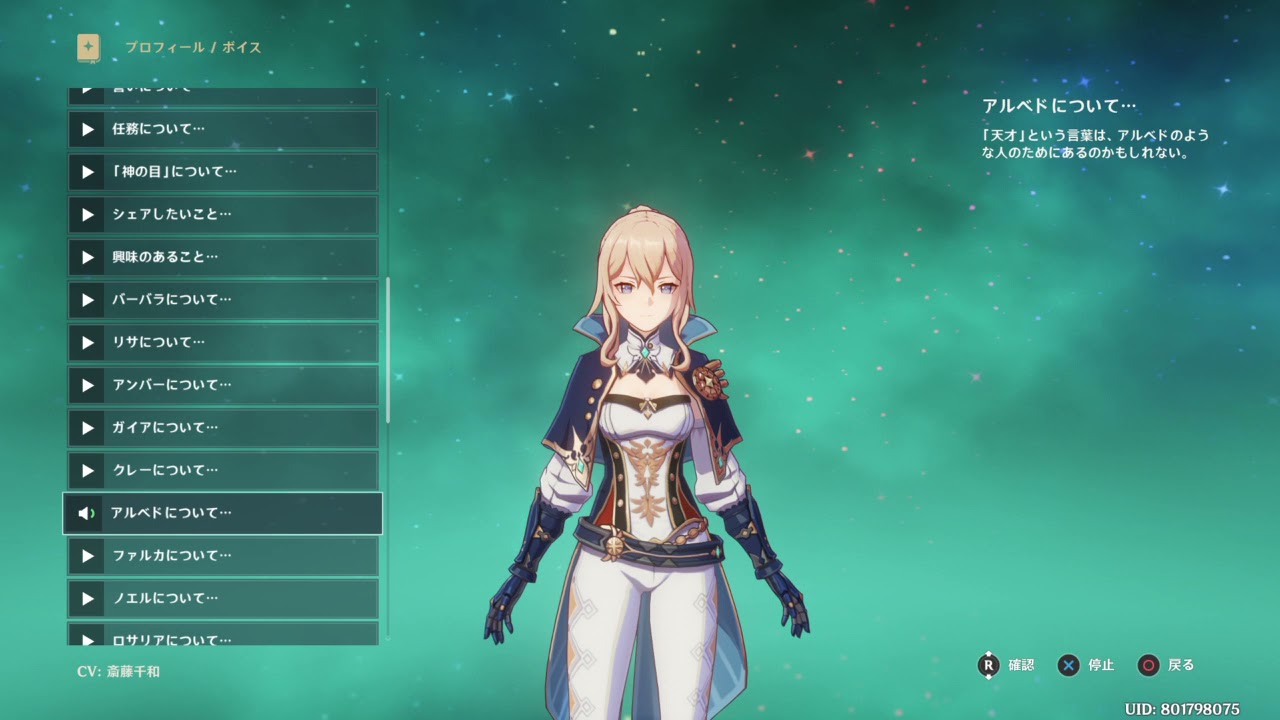
Task: Play the ファルカについて voice line
Action: tap(222, 555)
